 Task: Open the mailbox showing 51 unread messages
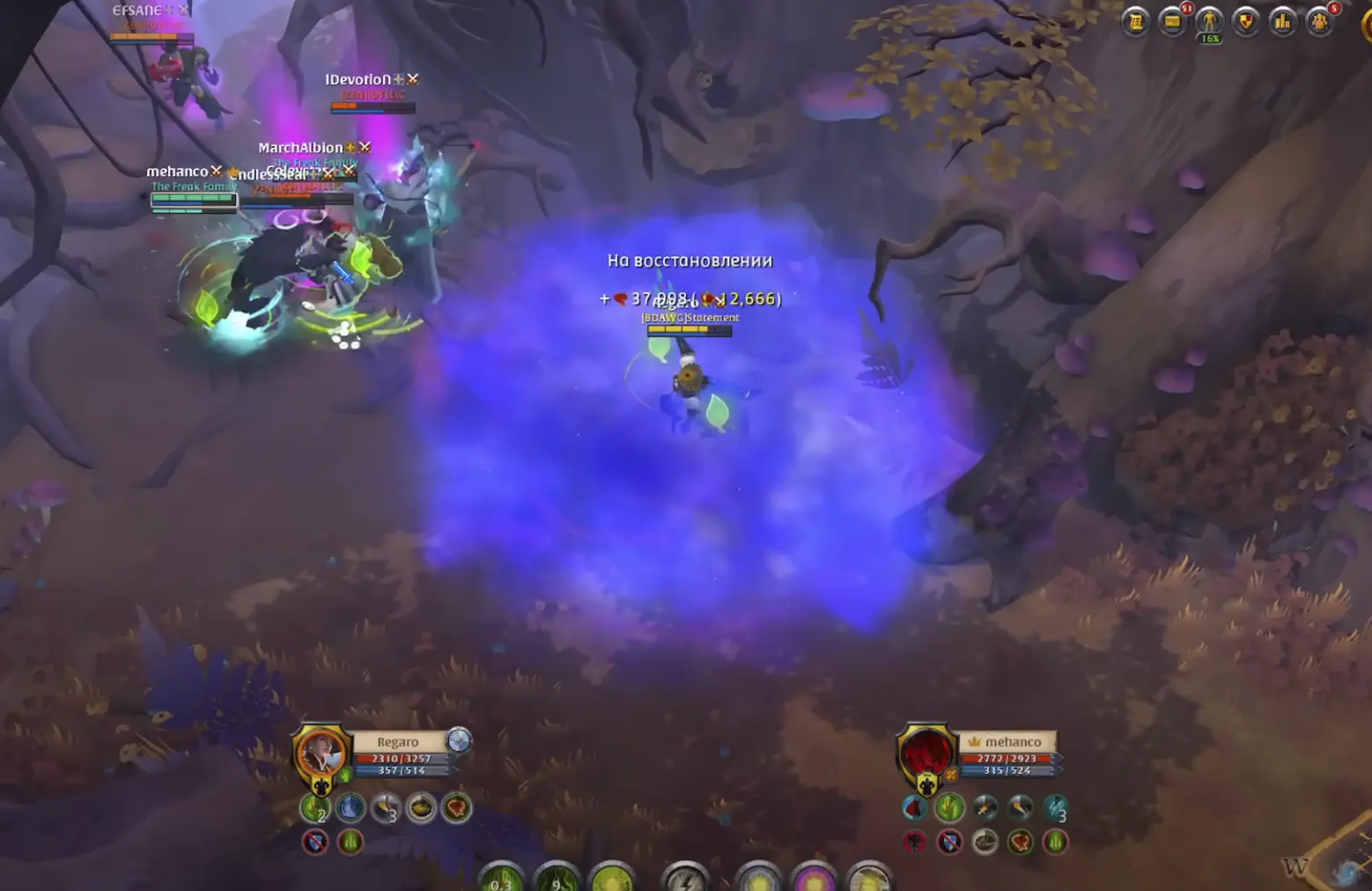coord(1172,23)
